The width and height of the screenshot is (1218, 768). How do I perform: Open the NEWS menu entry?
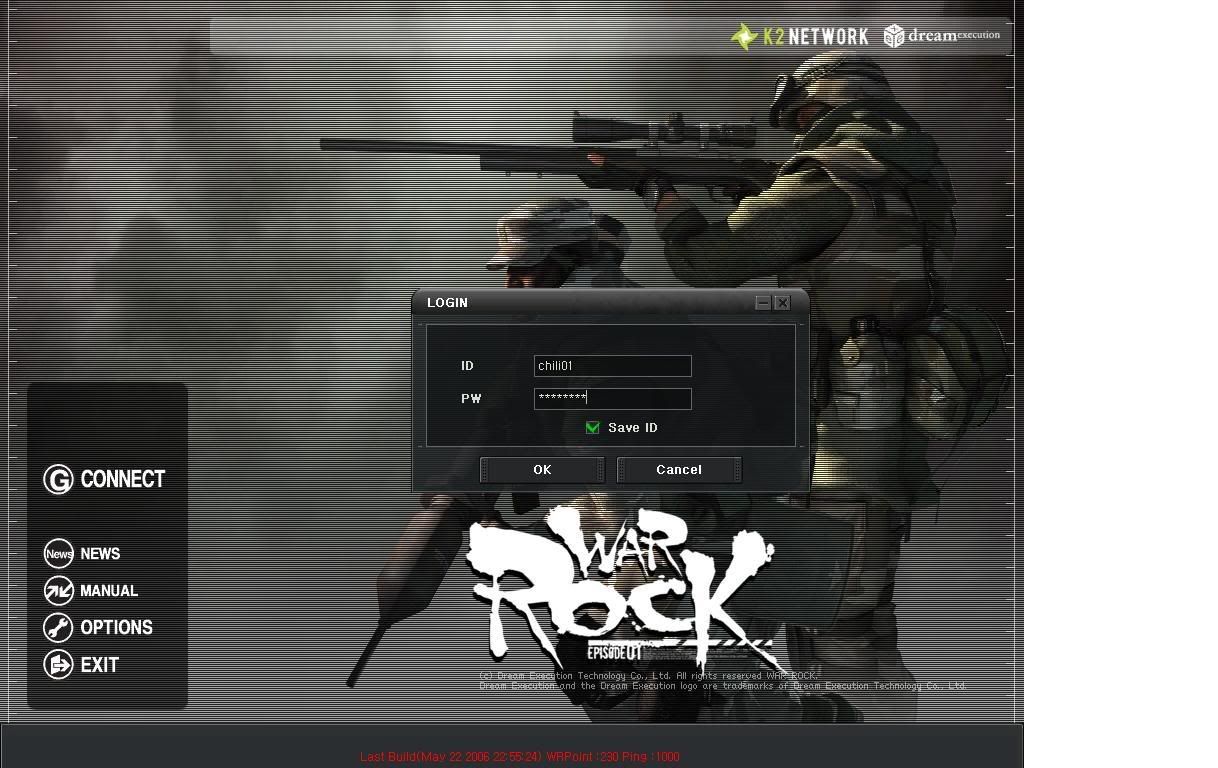[83, 554]
